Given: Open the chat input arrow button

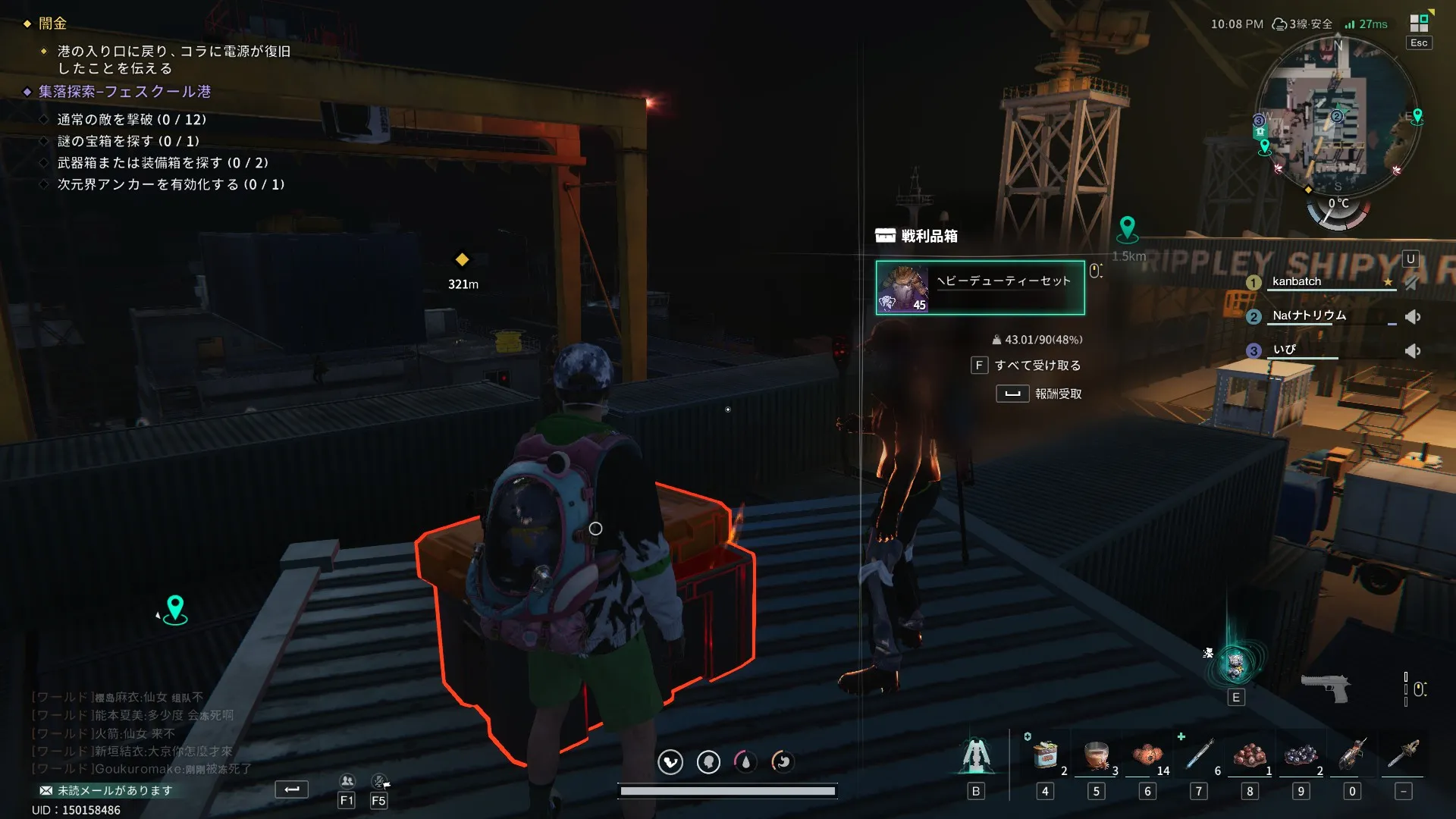Looking at the screenshot, I should point(292,789).
